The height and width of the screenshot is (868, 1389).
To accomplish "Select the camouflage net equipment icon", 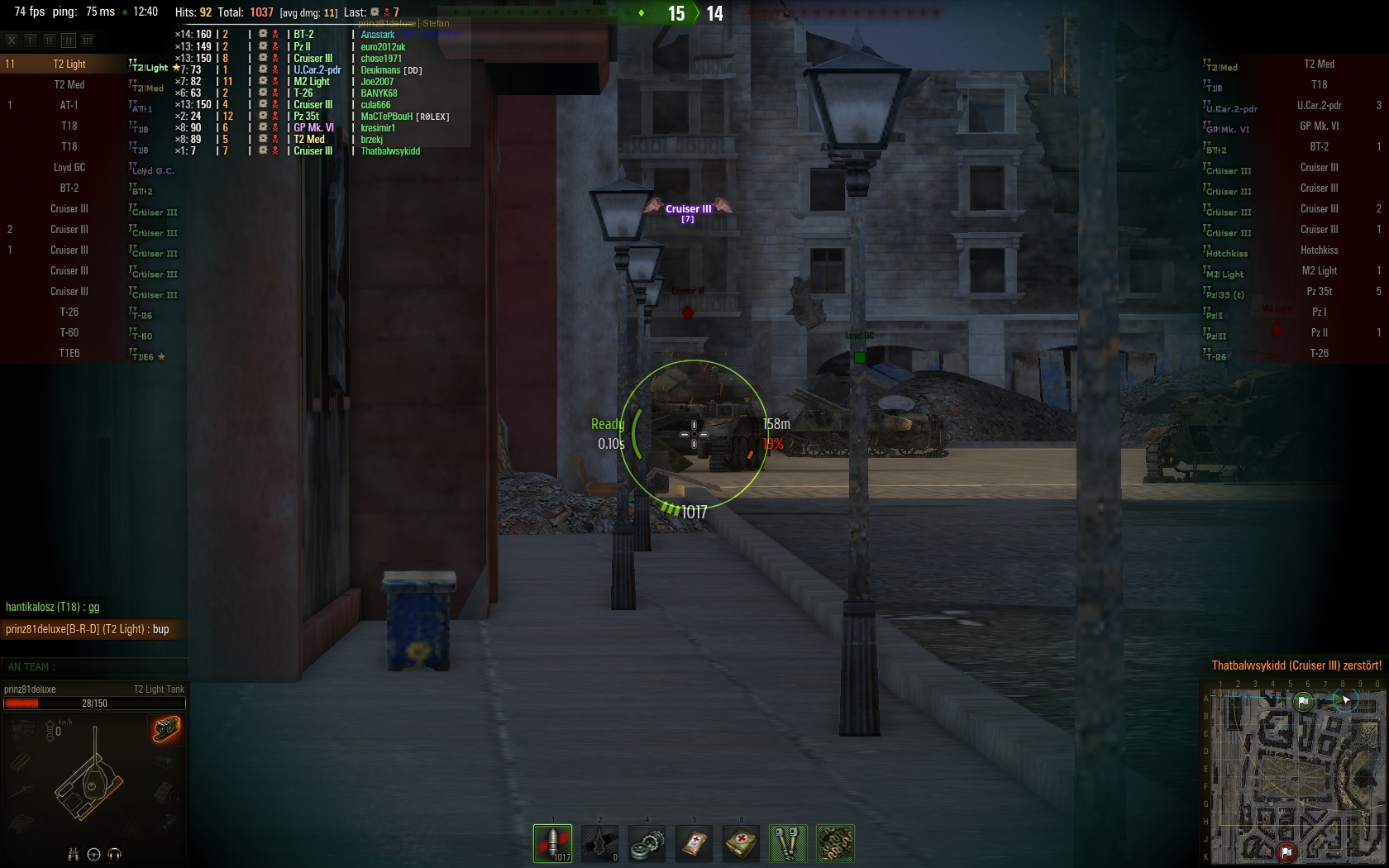I will (x=835, y=843).
